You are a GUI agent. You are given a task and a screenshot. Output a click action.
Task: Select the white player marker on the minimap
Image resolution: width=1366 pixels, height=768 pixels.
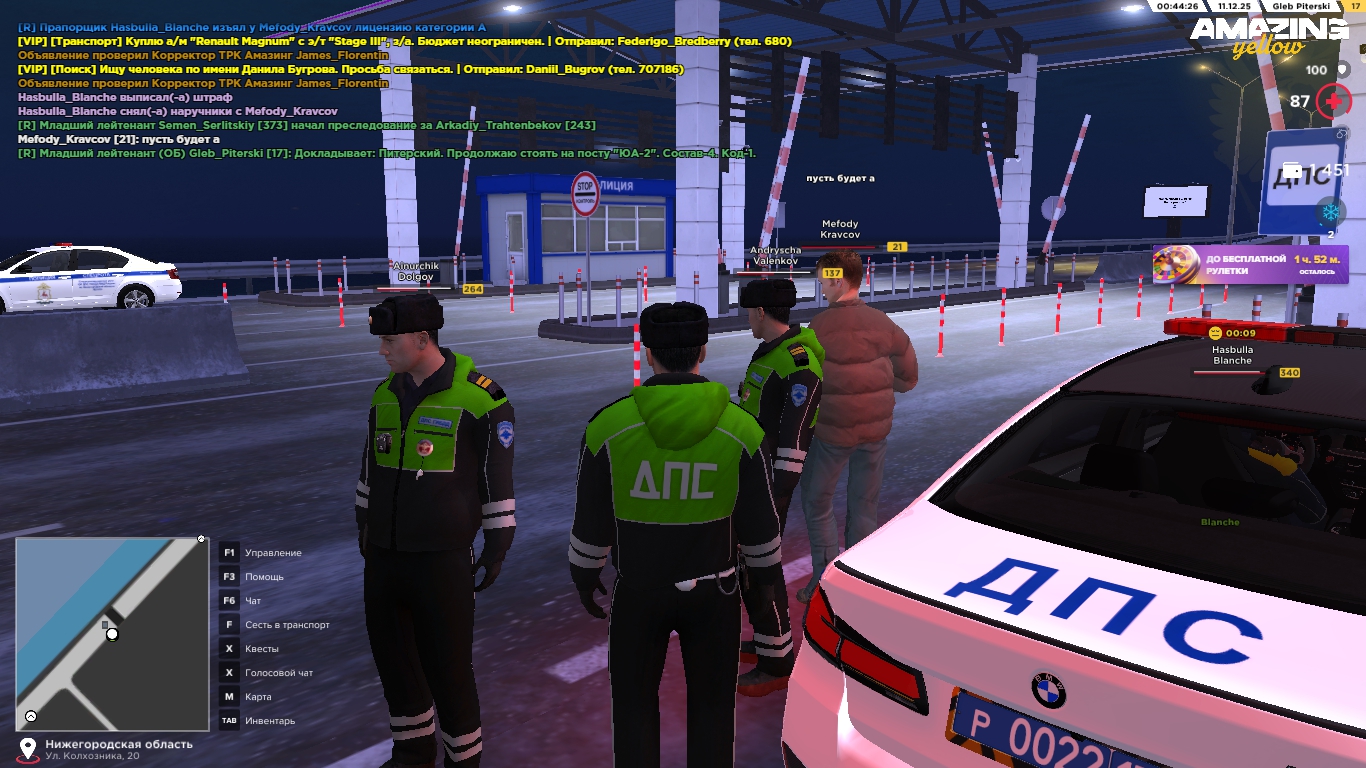point(112,634)
